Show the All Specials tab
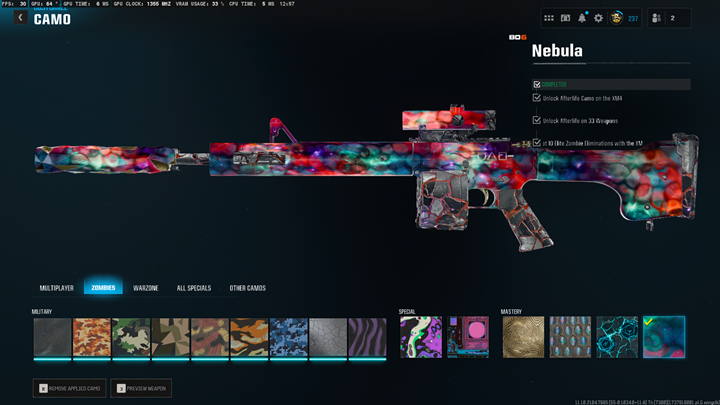Viewport: 720px width, 405px height. pos(194,288)
